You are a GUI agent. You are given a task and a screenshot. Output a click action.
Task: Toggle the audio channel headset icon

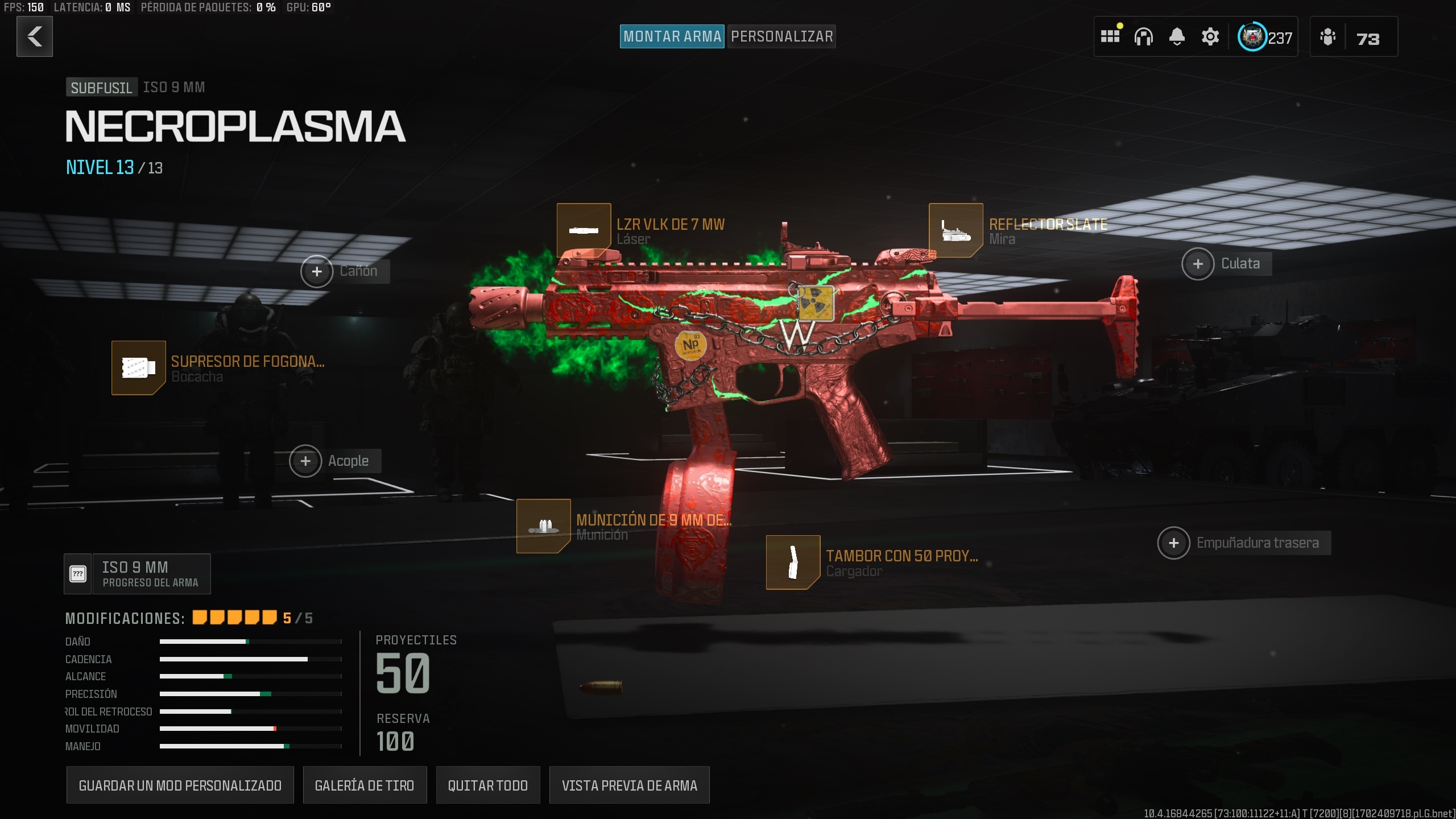1144,36
